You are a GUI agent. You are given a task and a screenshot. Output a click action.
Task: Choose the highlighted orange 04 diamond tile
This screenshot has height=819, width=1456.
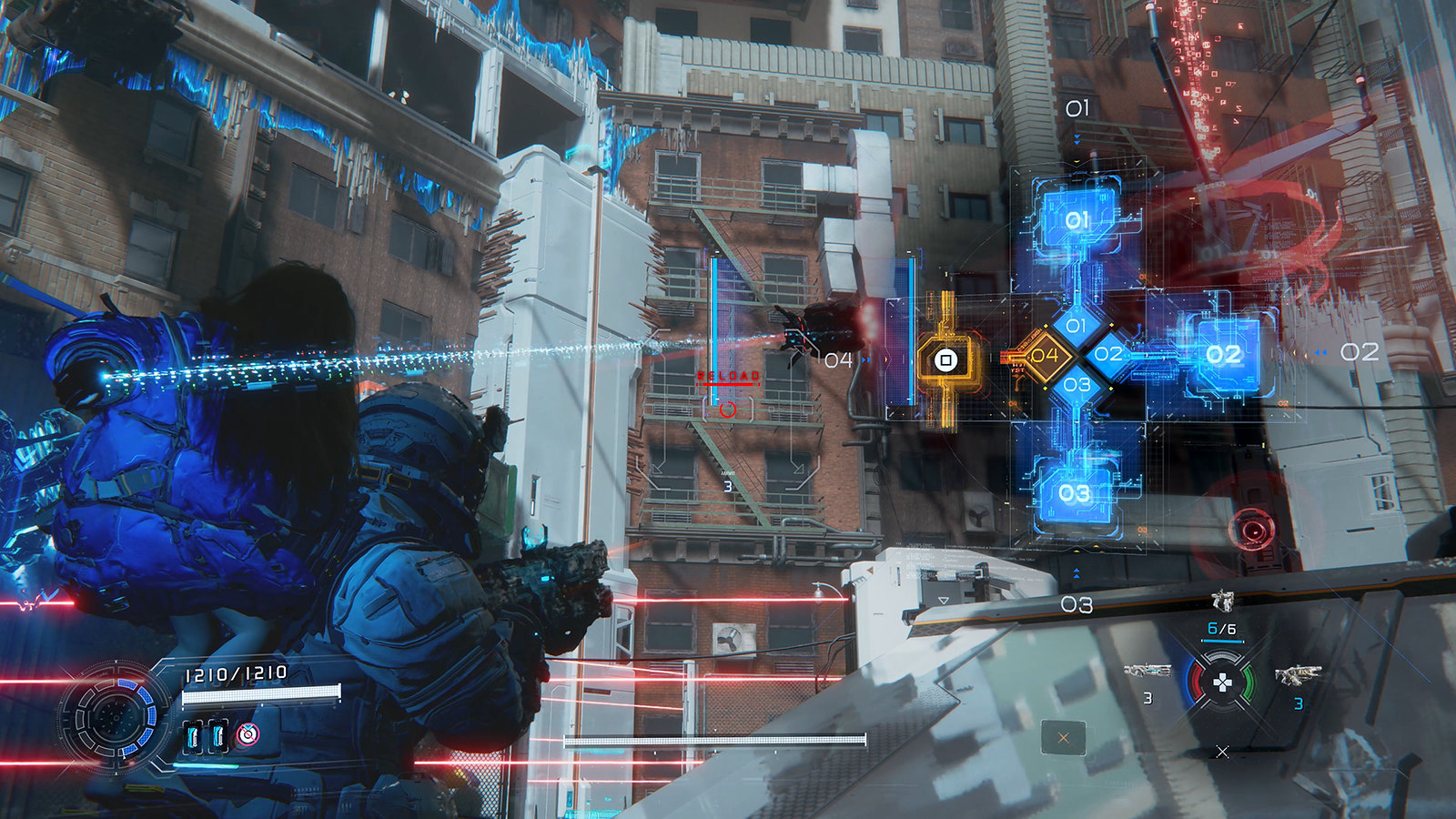1044,355
